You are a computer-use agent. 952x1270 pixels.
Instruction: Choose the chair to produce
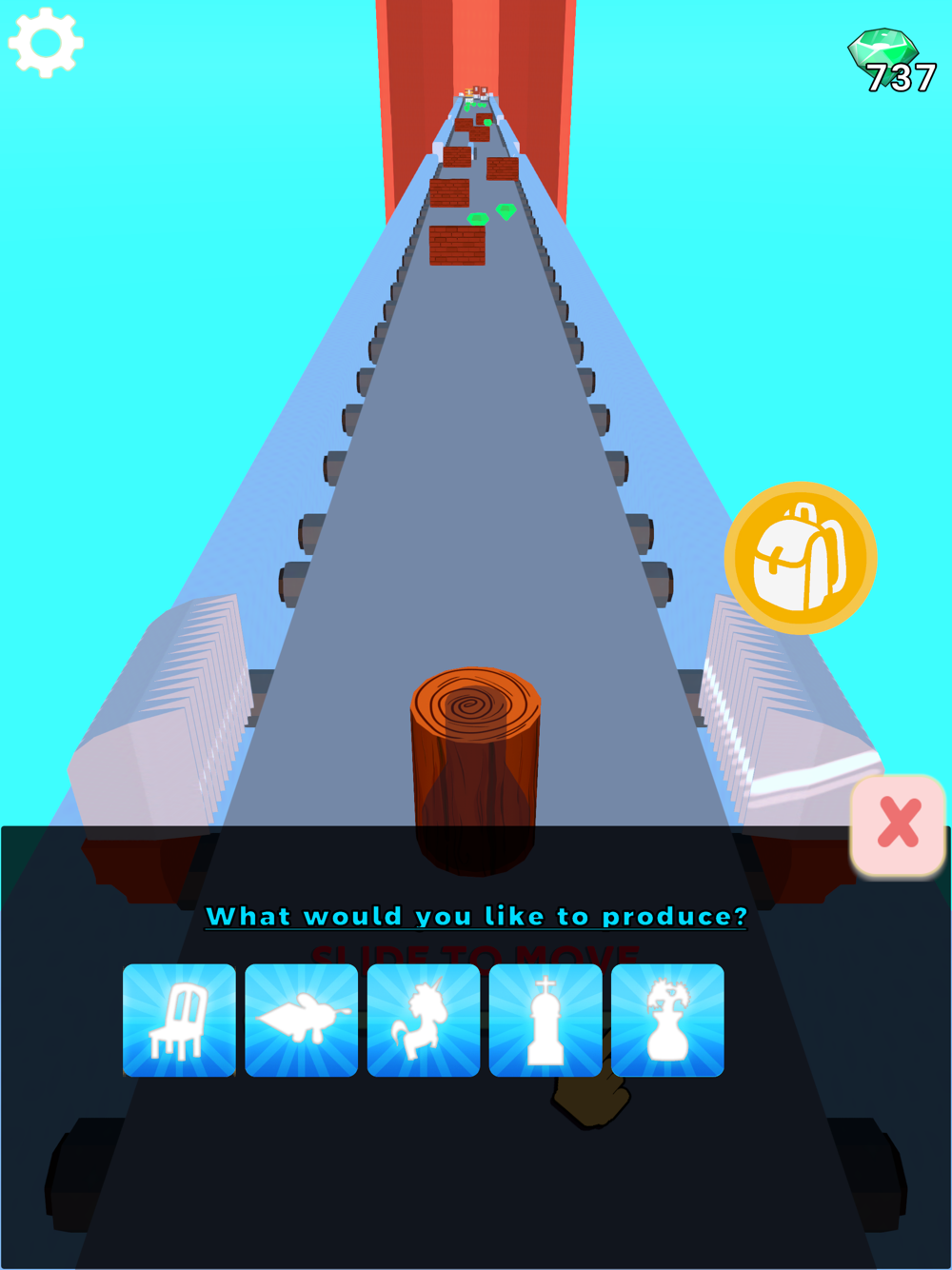(179, 1020)
